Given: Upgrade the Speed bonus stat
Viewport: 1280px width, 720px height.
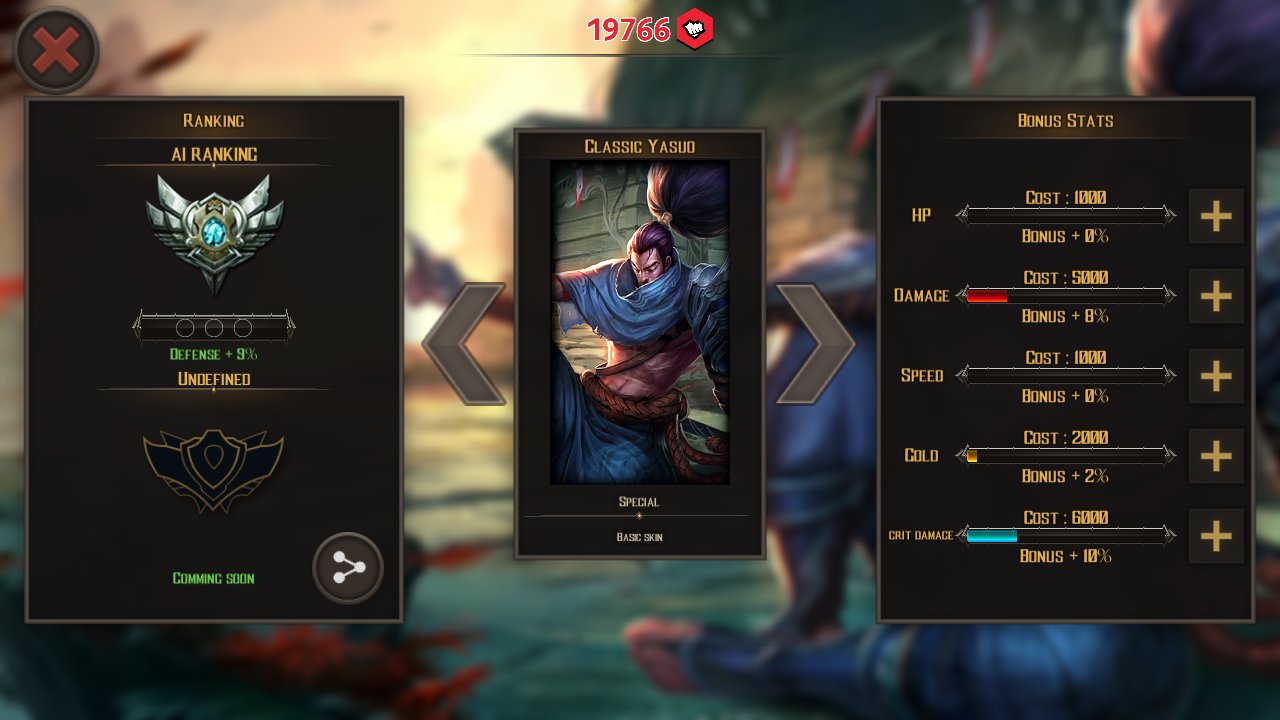Looking at the screenshot, I should (1215, 376).
